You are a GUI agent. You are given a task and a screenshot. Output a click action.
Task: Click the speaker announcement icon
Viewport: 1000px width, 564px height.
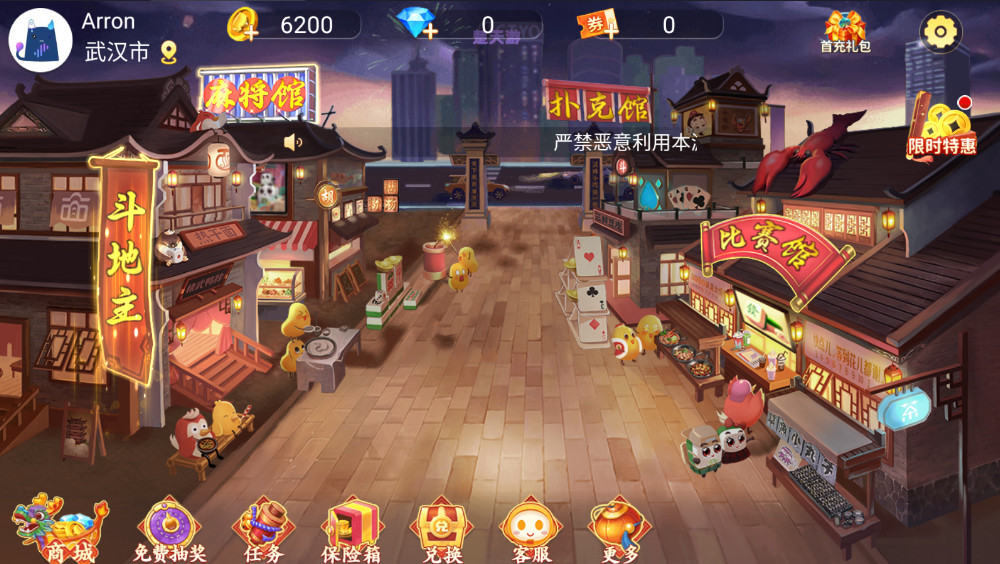(x=293, y=142)
